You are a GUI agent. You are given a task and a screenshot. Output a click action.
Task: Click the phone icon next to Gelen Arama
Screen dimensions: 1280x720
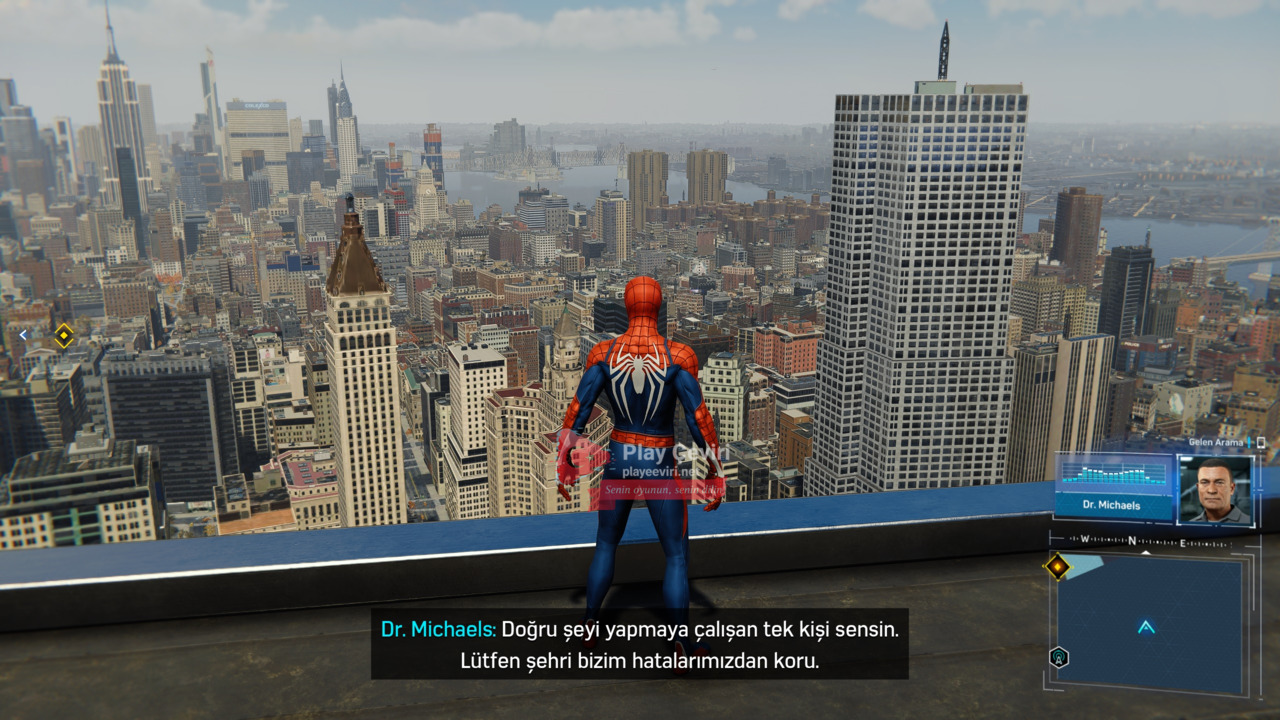pos(1261,442)
